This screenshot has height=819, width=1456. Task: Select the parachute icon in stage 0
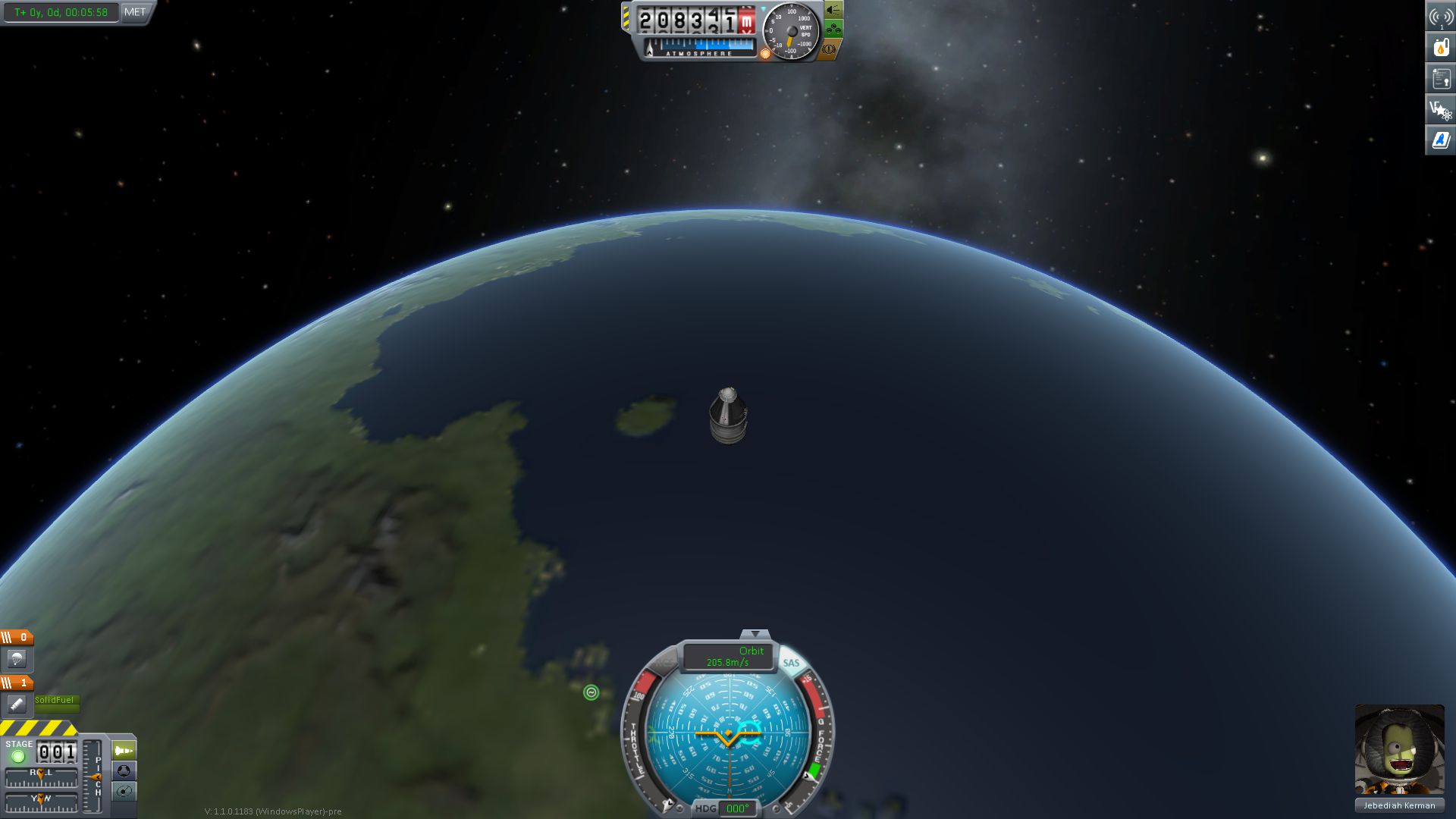(x=17, y=659)
